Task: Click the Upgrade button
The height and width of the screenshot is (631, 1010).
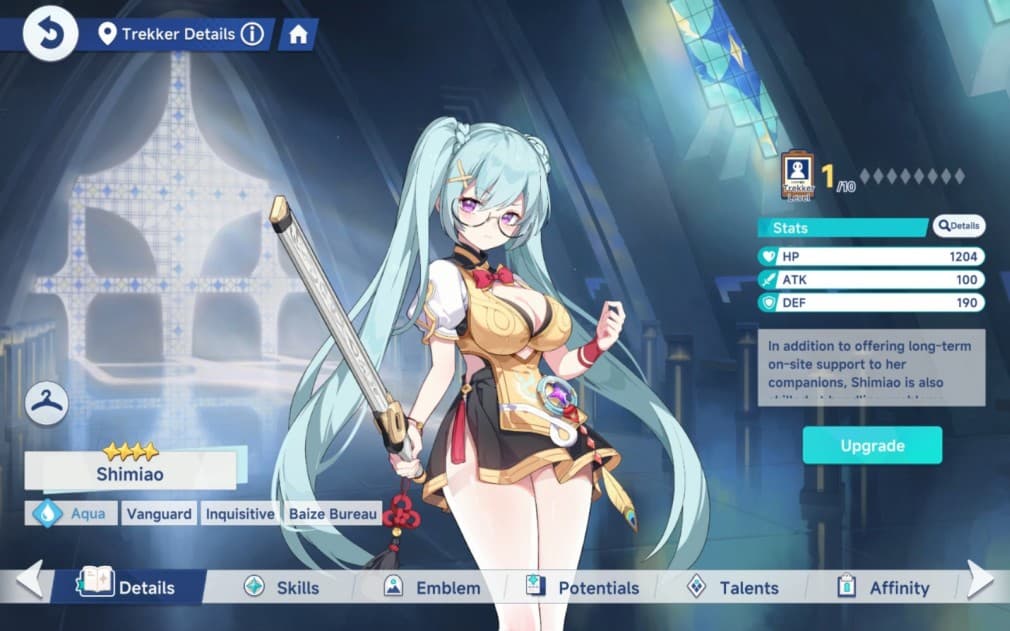Action: pyautogui.click(x=872, y=445)
